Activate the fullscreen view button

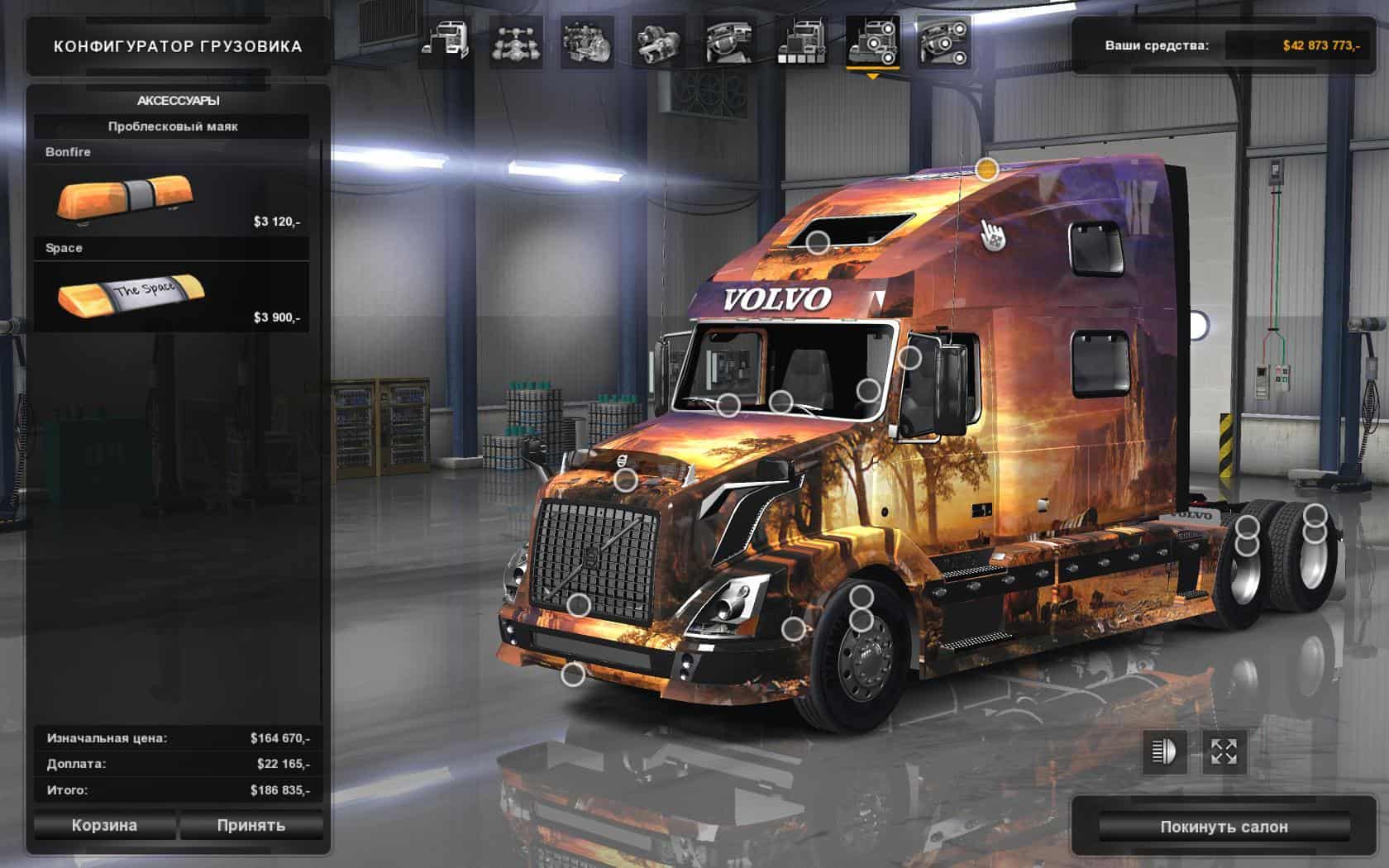coord(1224,751)
